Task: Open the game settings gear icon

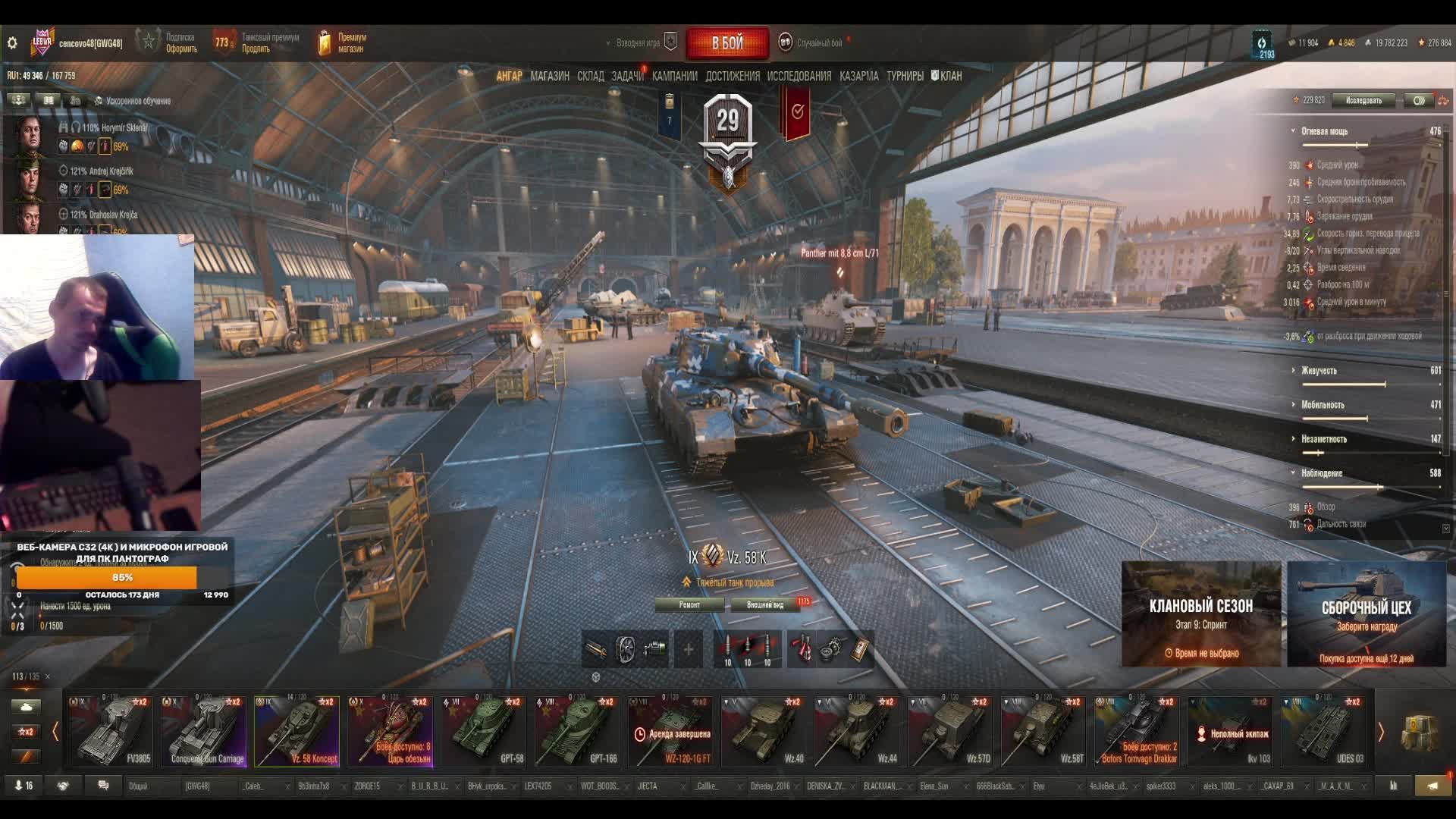Action: 12,43
